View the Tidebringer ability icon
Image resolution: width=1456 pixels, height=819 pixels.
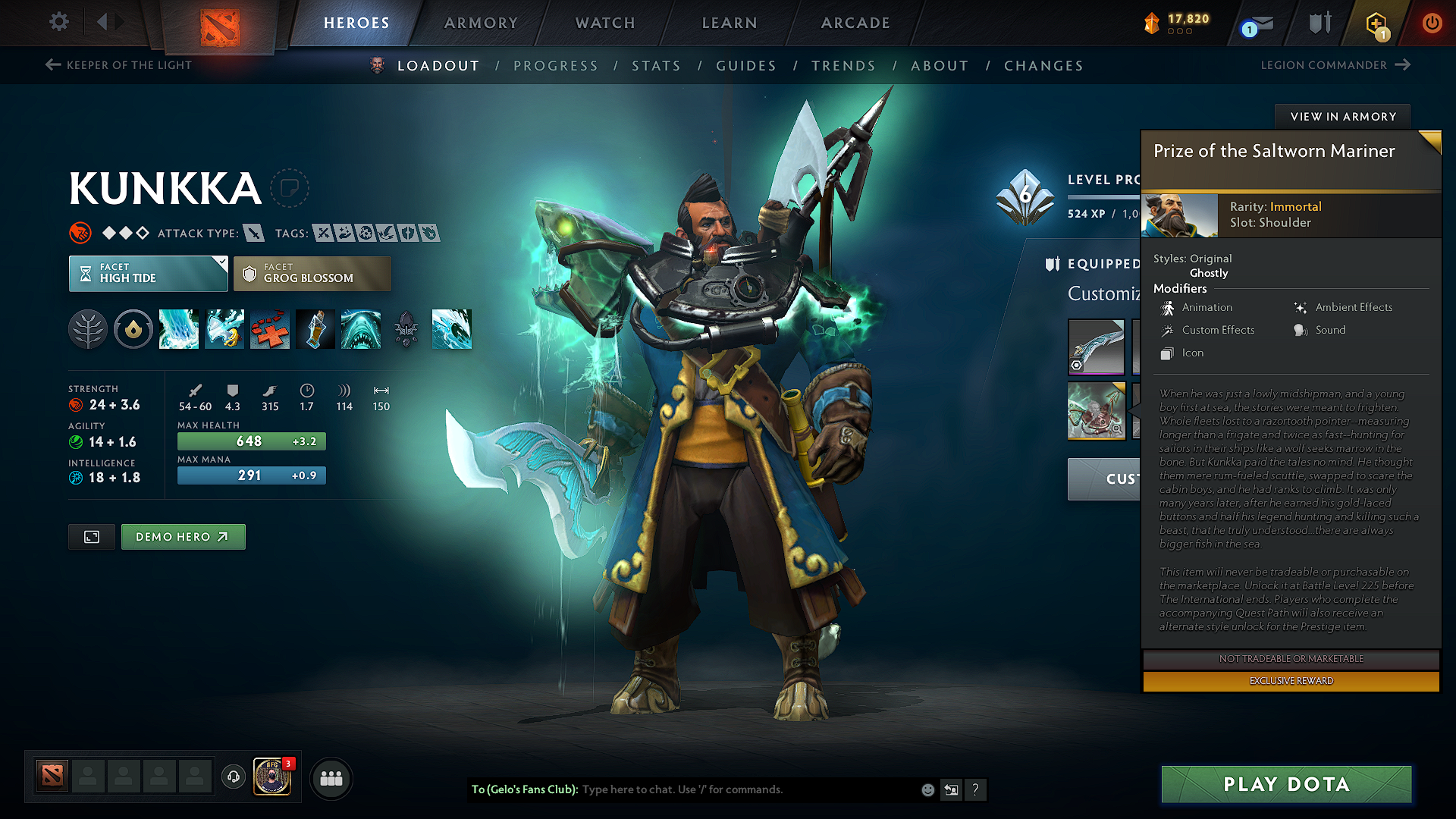tap(224, 329)
